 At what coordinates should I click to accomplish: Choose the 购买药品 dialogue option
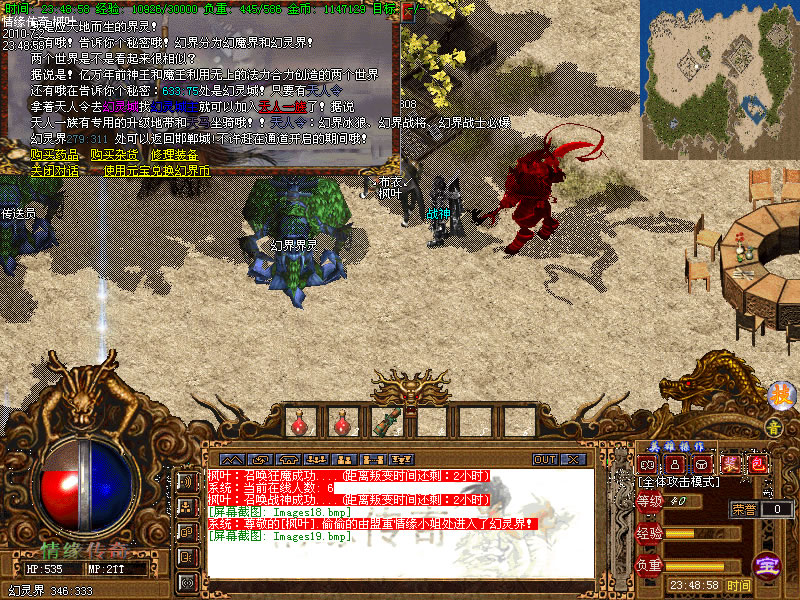(x=52, y=155)
